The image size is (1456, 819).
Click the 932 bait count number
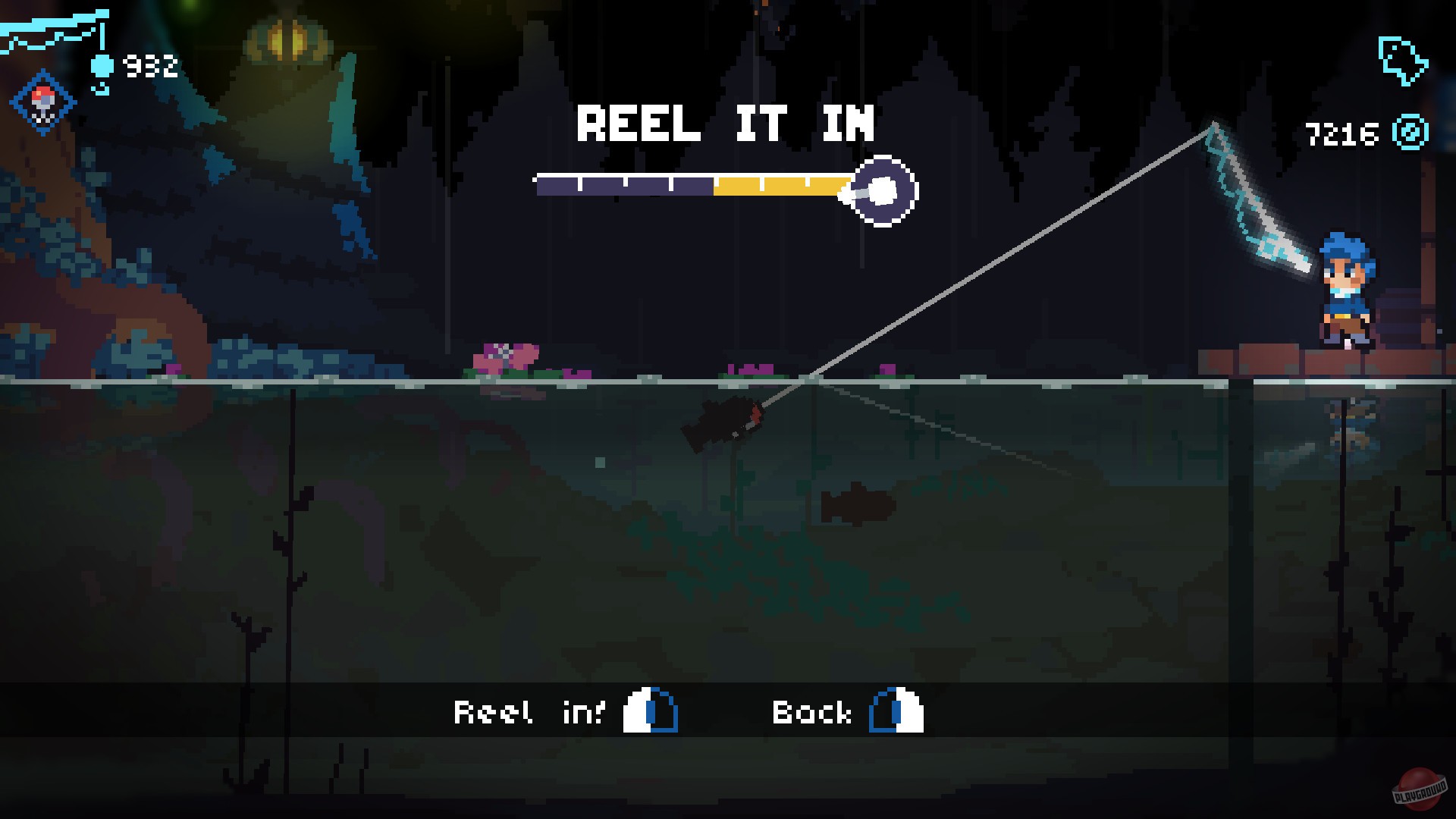[x=149, y=66]
